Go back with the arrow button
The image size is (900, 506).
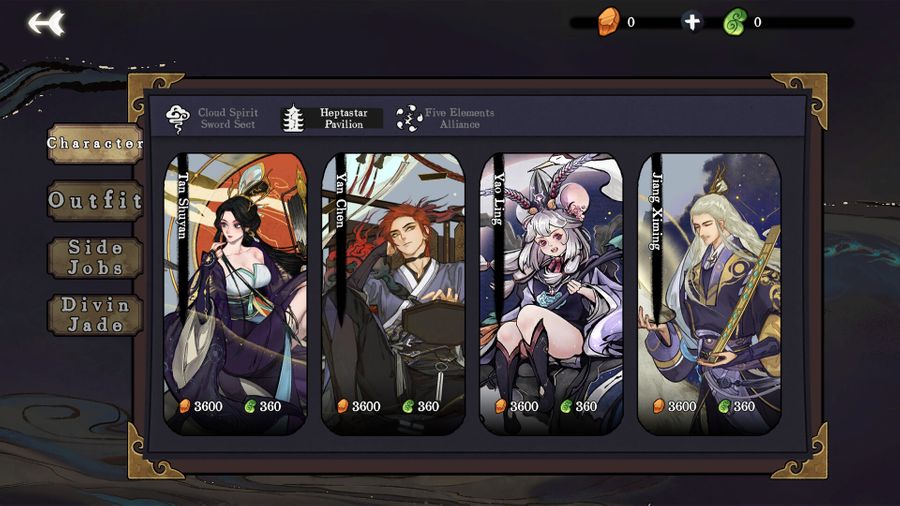[46, 22]
